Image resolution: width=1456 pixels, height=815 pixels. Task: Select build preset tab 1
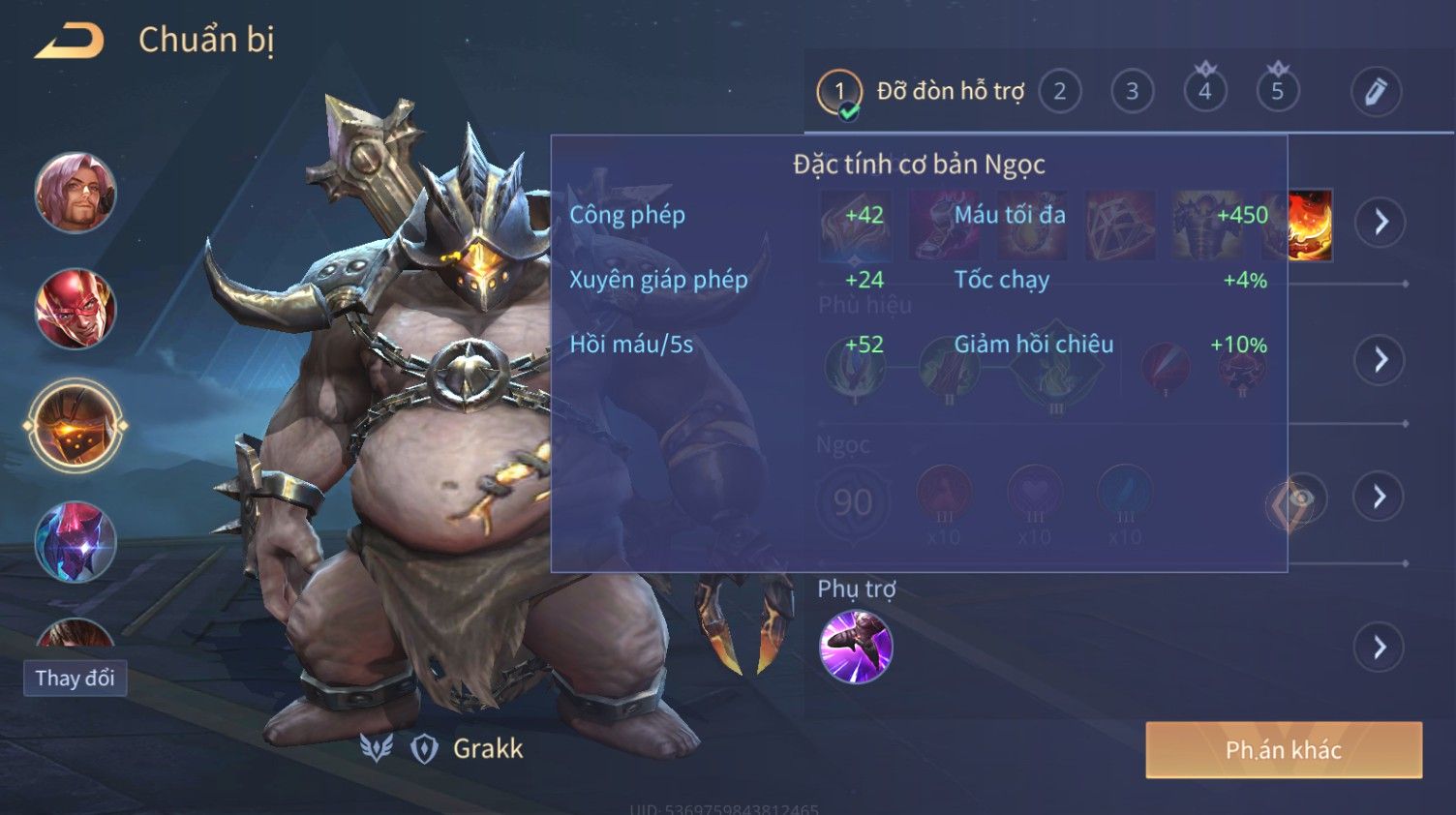[x=838, y=92]
